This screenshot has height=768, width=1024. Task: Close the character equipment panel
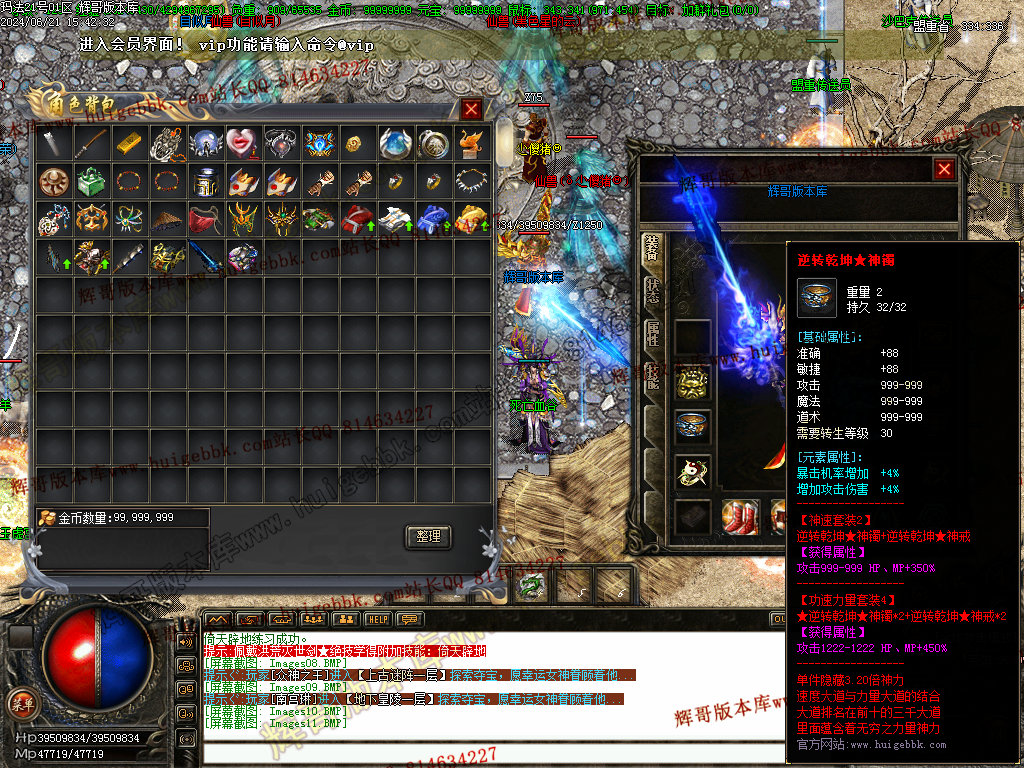point(943,170)
